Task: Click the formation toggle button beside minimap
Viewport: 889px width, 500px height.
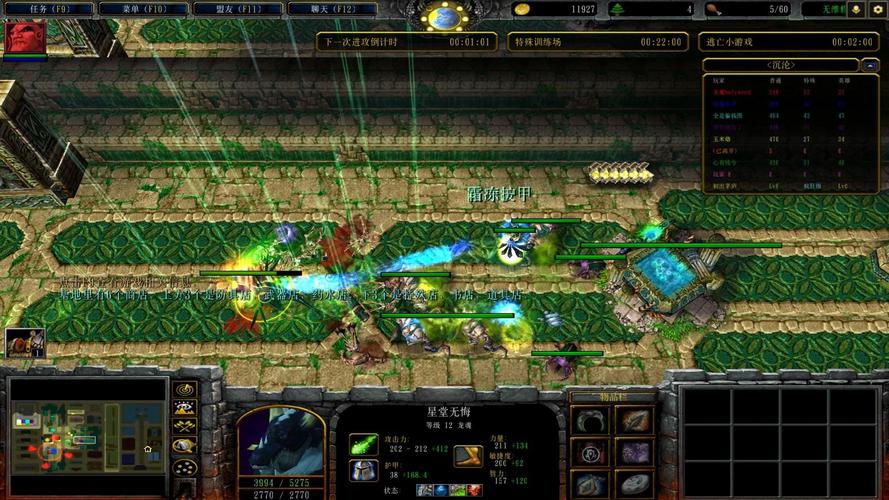Action: [x=184, y=466]
